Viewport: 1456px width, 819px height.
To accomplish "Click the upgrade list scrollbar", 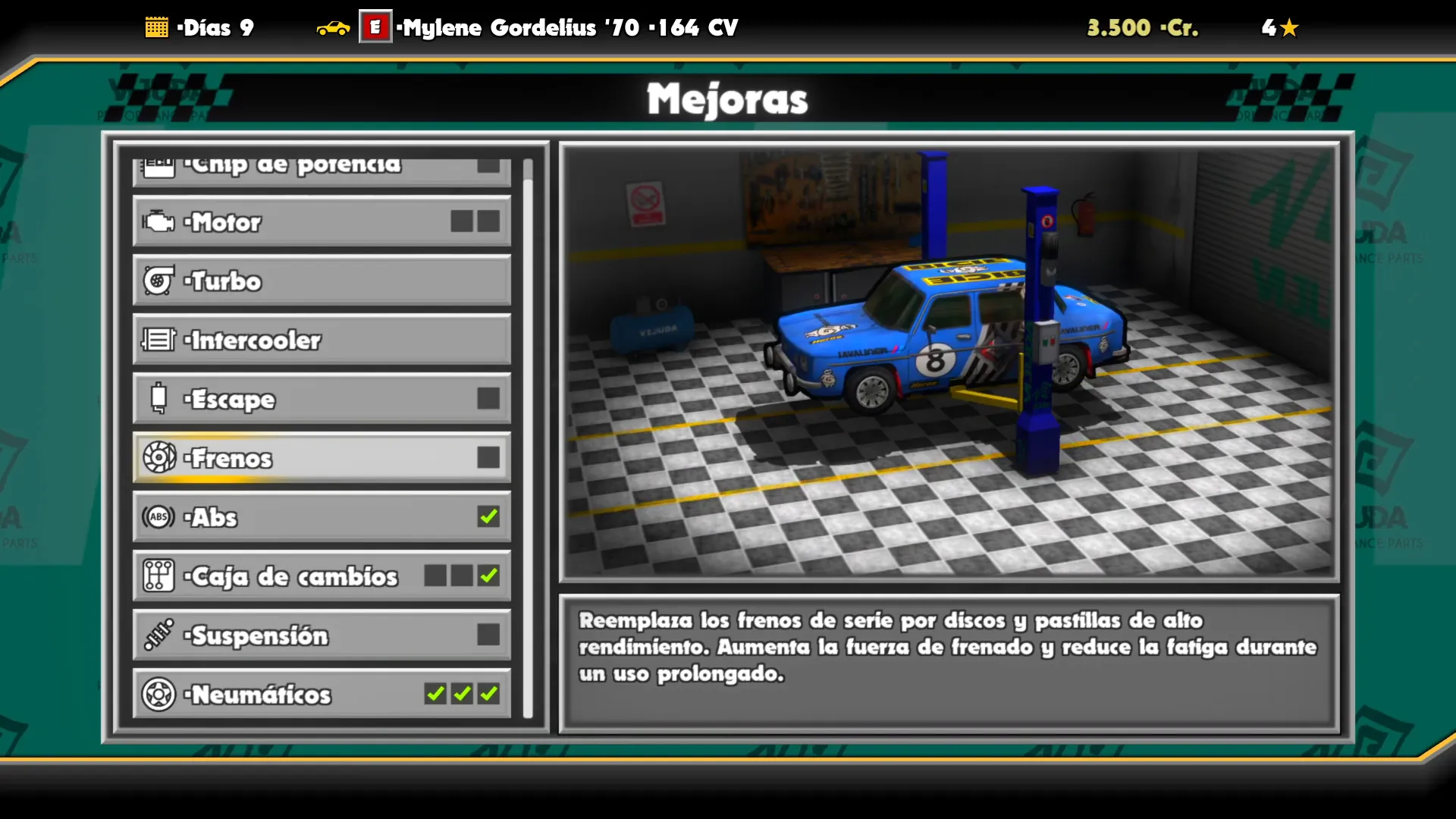I will [528, 440].
